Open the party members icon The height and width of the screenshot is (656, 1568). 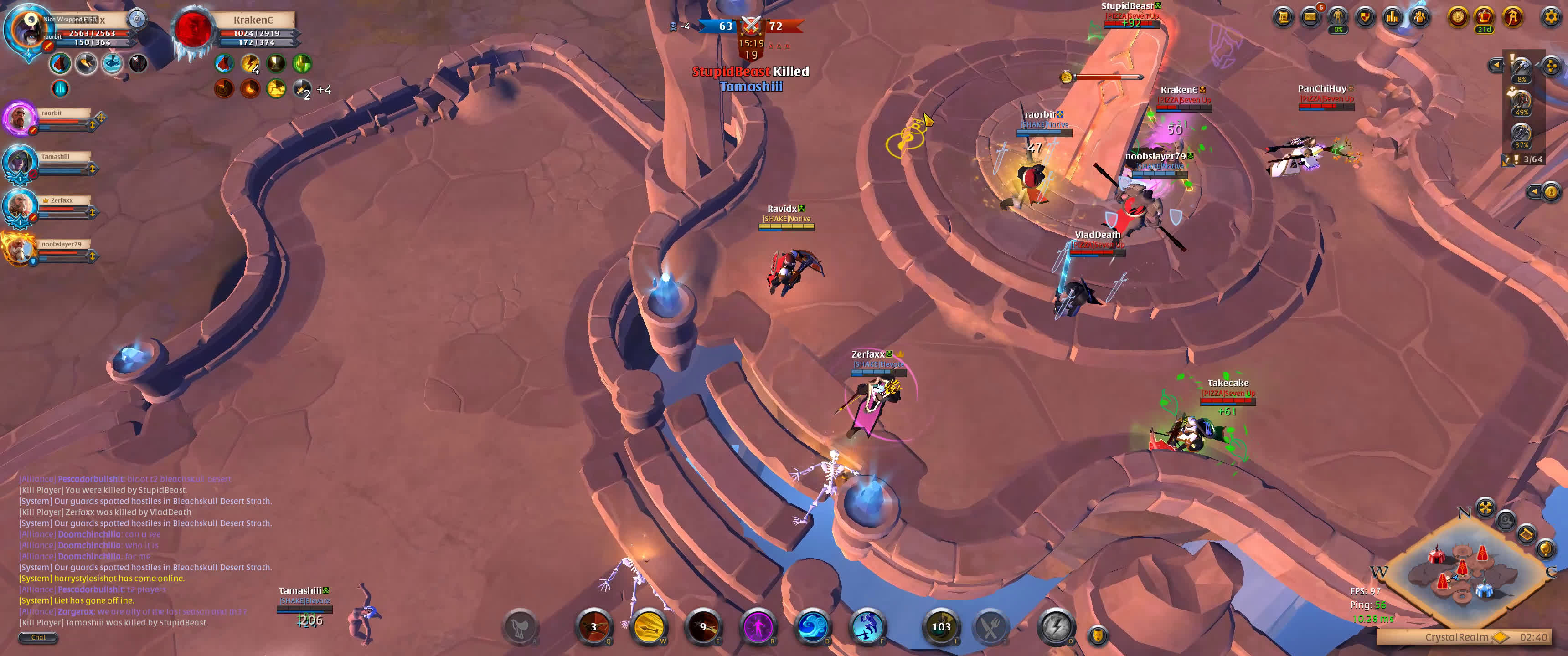[1419, 17]
